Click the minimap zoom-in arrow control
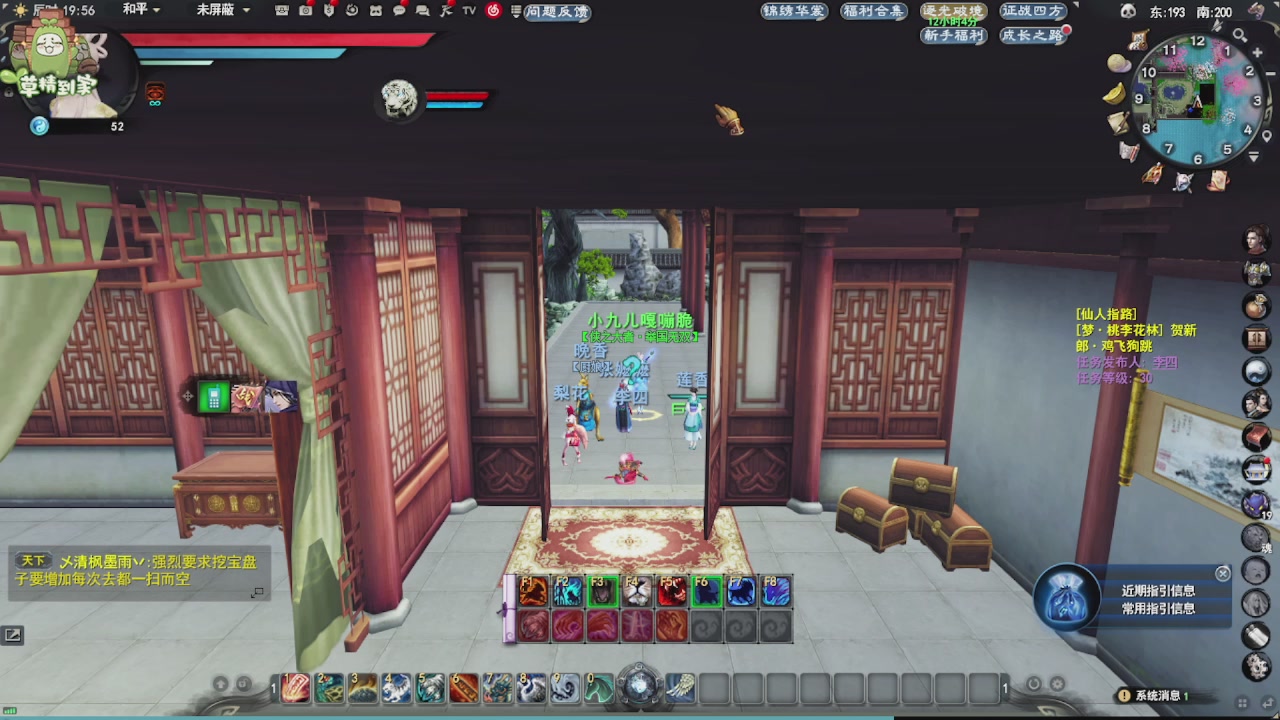The height and width of the screenshot is (720, 1280). (x=1257, y=52)
